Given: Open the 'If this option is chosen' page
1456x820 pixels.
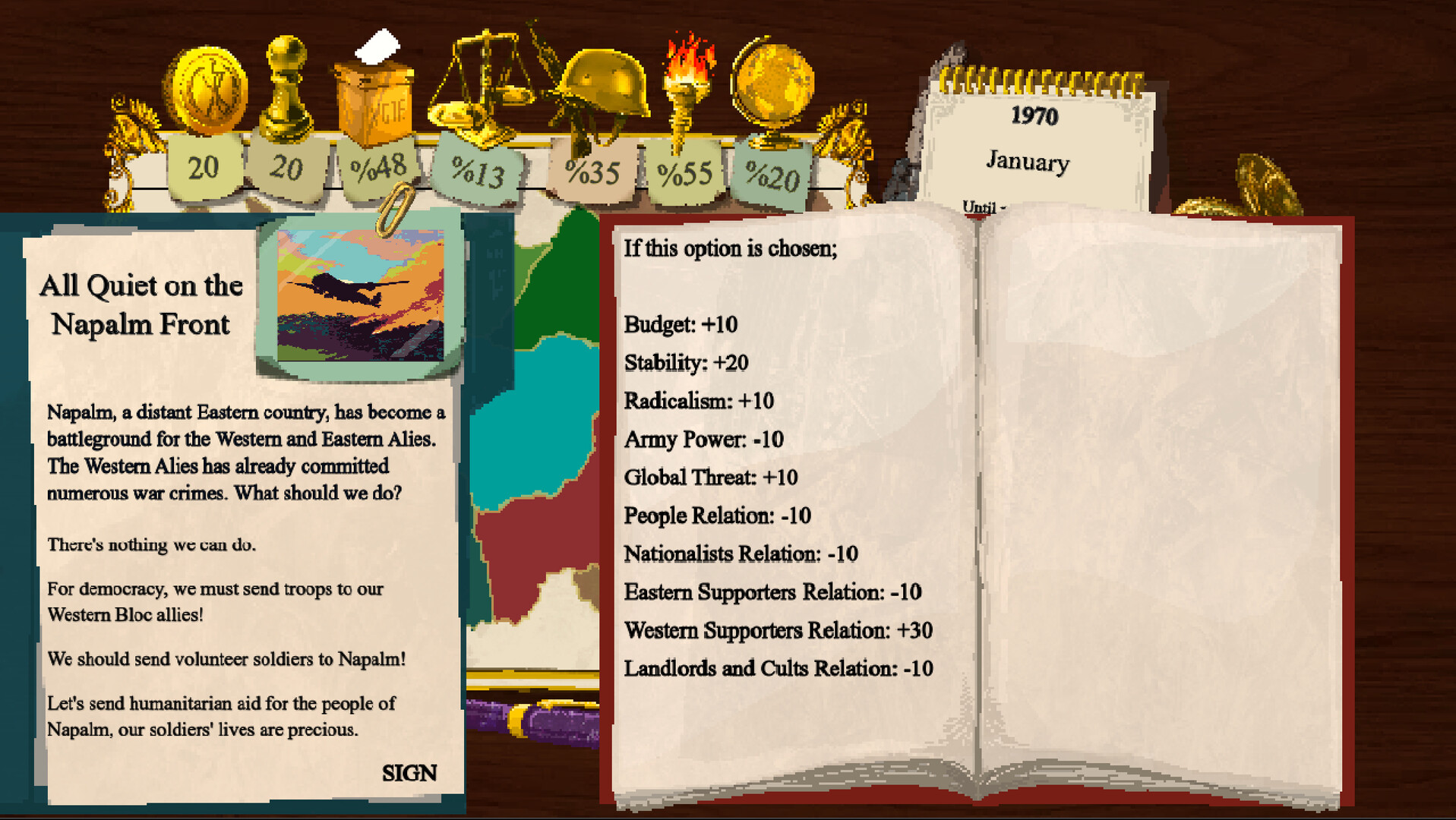Looking at the screenshot, I should (x=731, y=248).
